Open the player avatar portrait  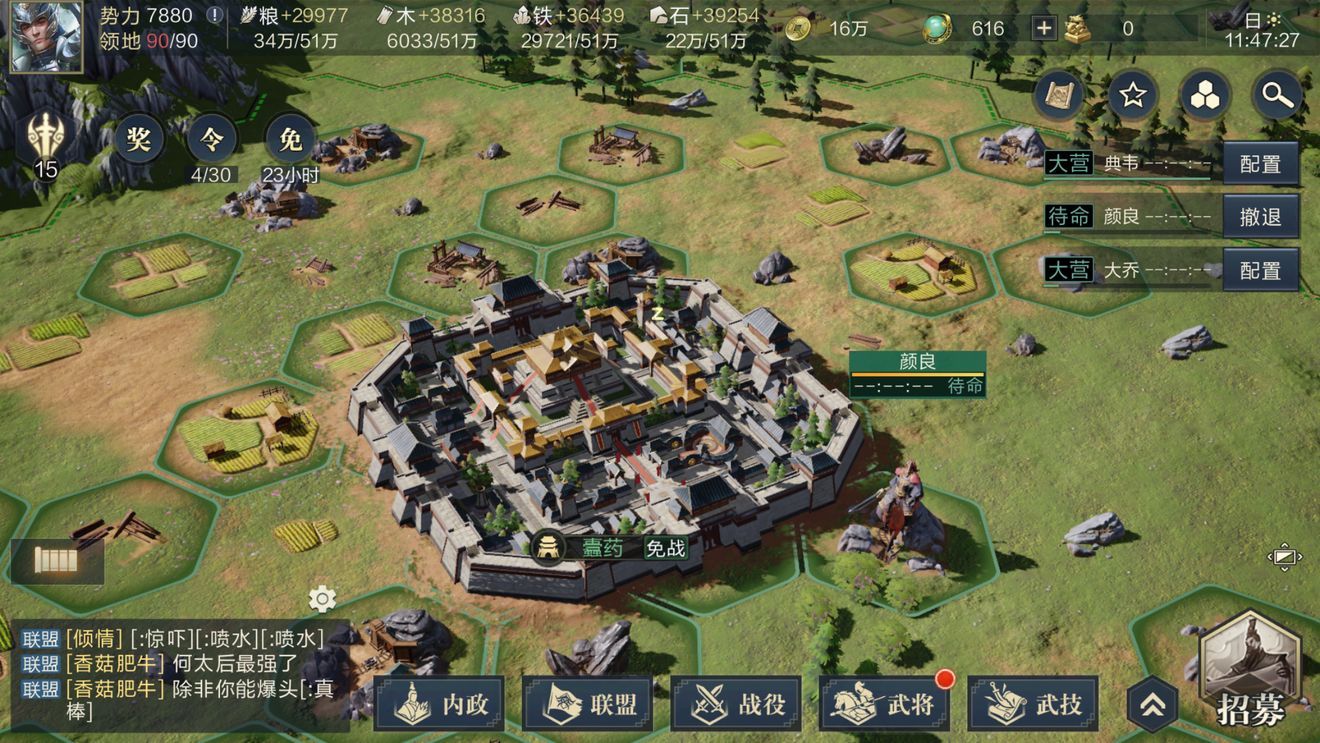click(46, 37)
